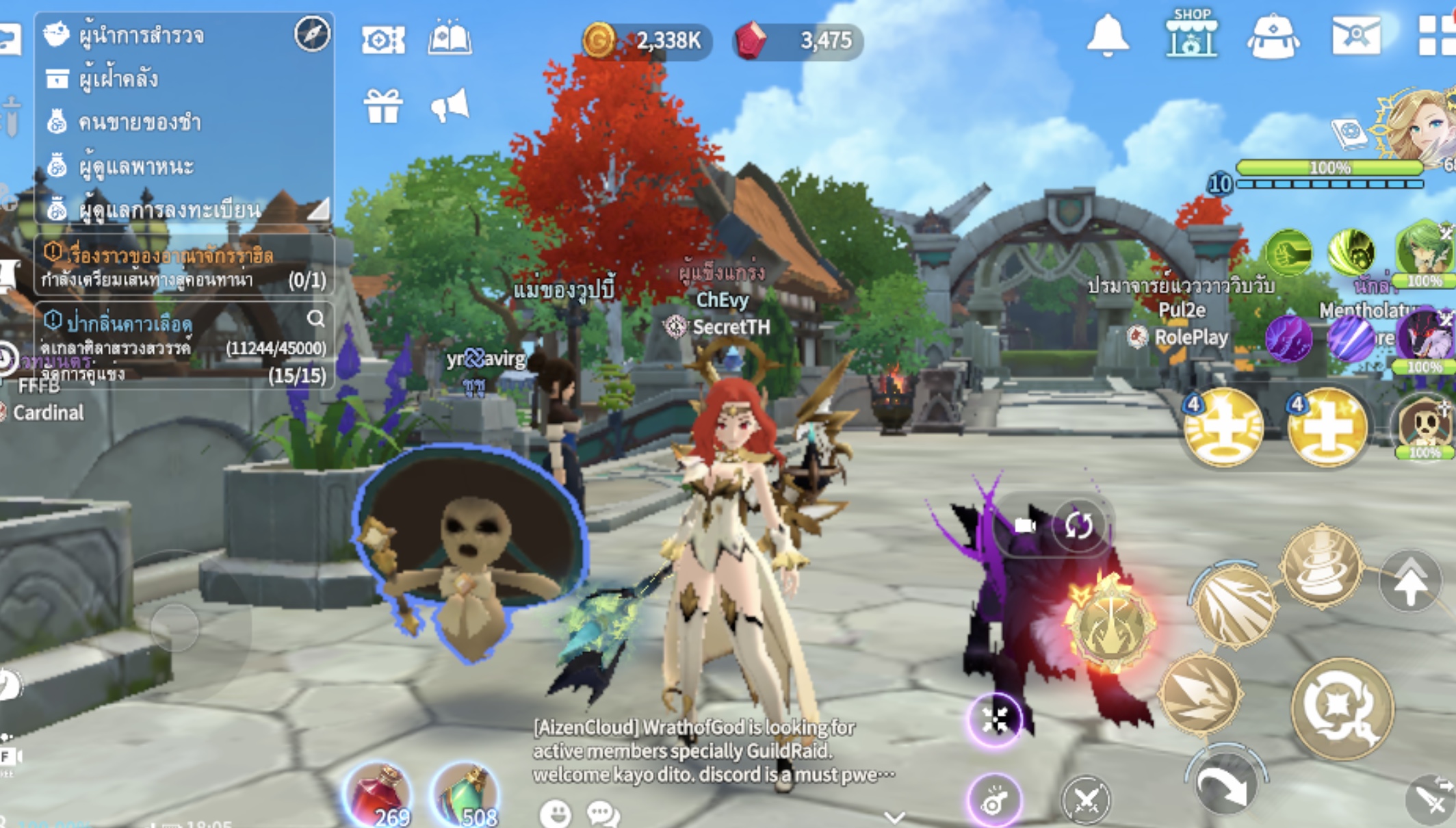Open the camera screenshot mode
The image size is (1456, 828).
click(382, 40)
